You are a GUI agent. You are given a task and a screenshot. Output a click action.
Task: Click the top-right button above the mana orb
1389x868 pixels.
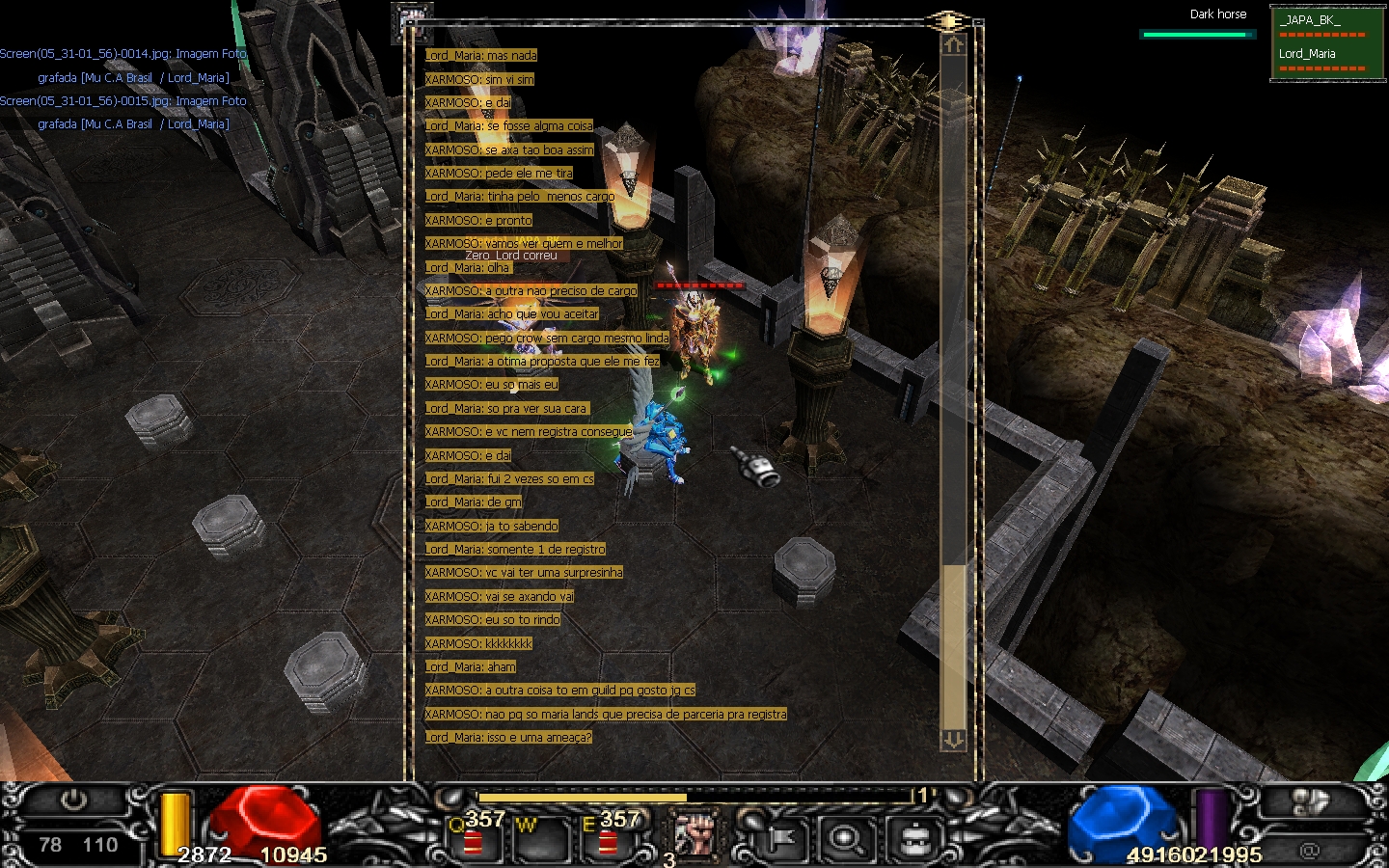pyautogui.click(x=1310, y=801)
